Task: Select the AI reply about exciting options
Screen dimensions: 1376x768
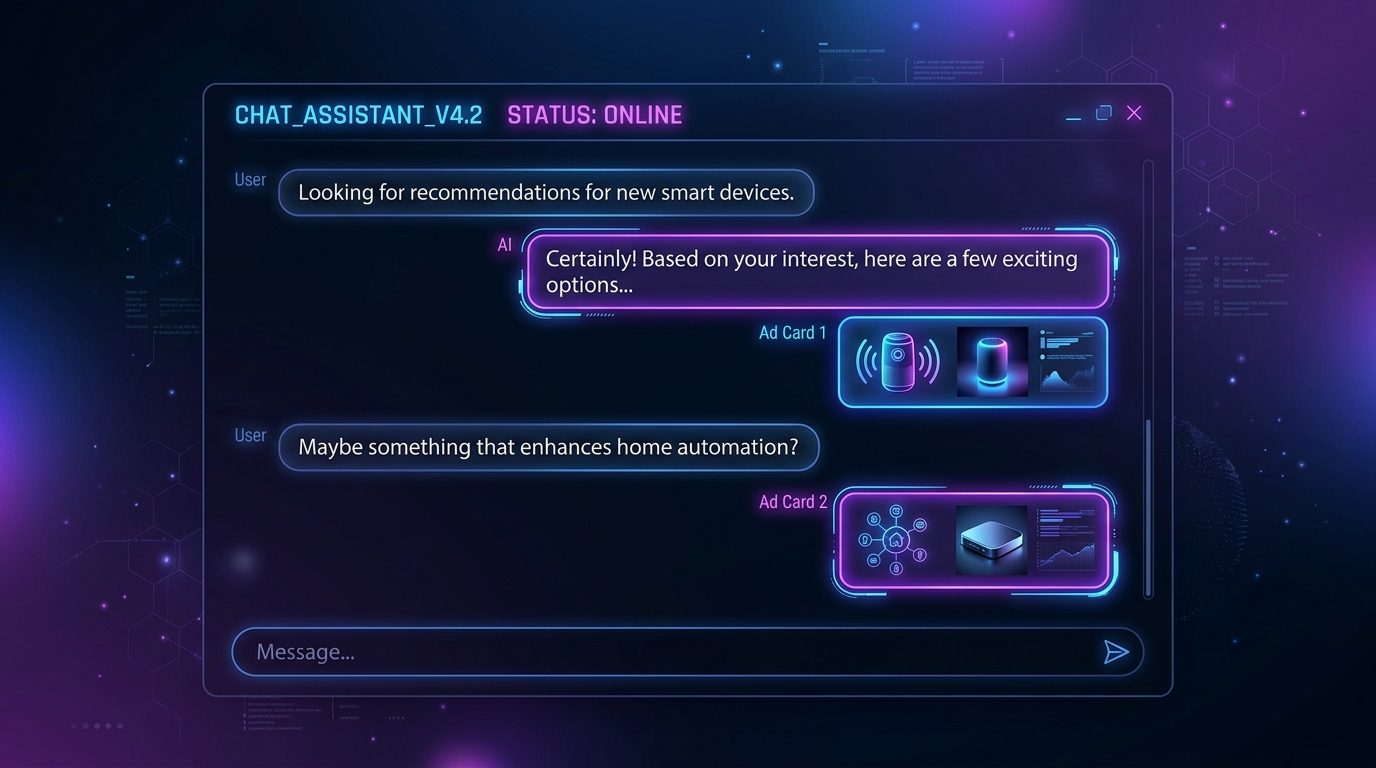Action: click(818, 272)
